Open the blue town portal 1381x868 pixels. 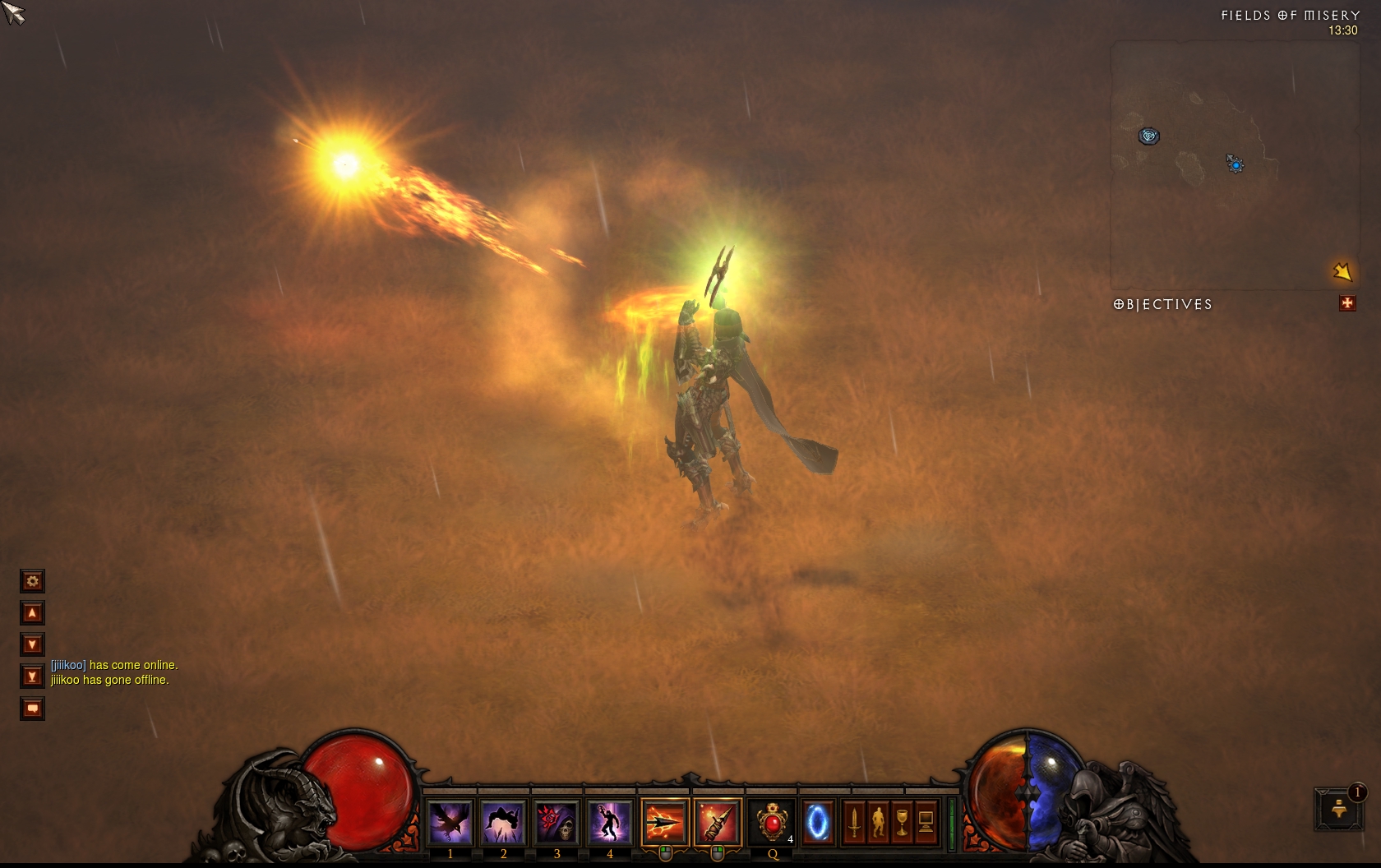(x=818, y=821)
